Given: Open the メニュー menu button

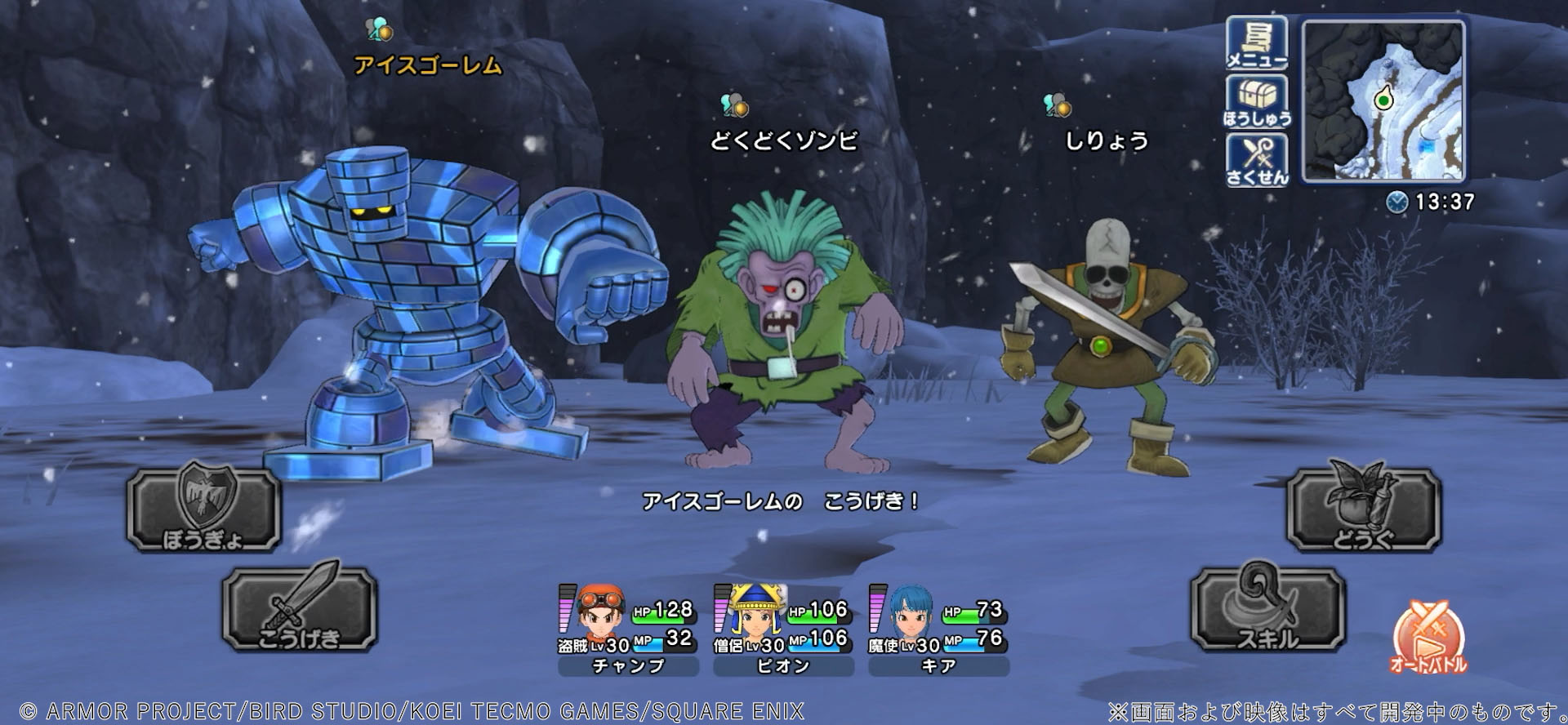Looking at the screenshot, I should pos(1256,44).
